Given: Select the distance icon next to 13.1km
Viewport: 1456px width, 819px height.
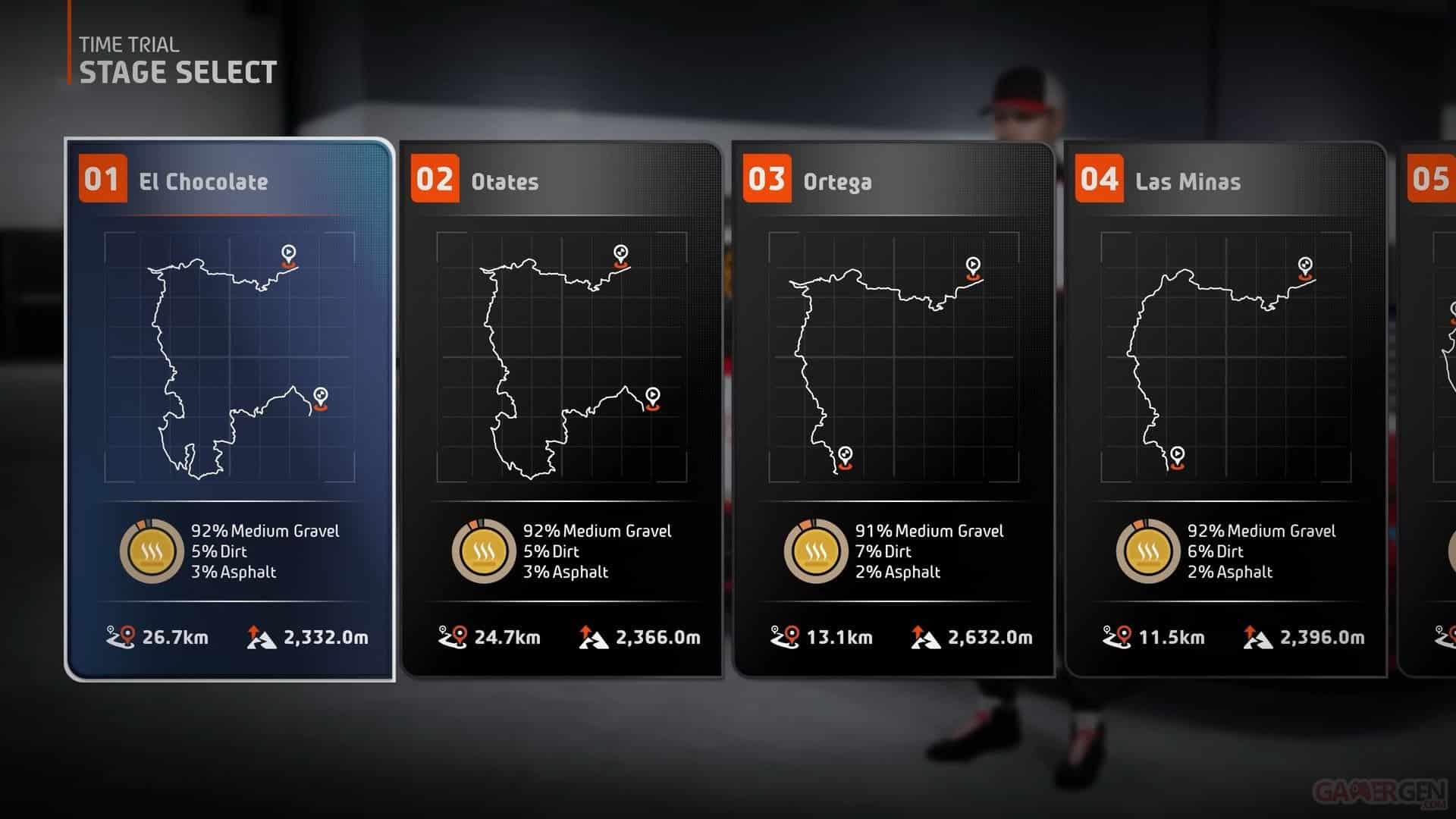Looking at the screenshot, I should click(x=785, y=638).
